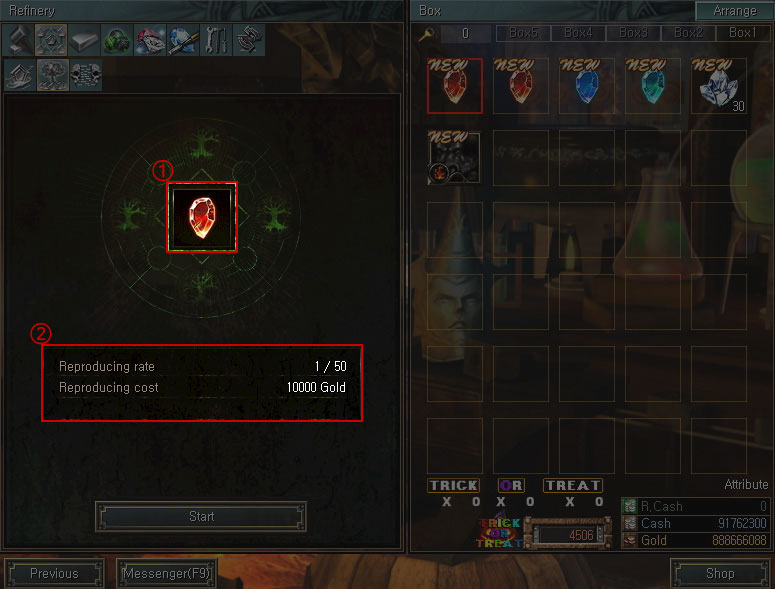Select the dark armor item with flame badge
This screenshot has width=775, height=589.
click(454, 158)
